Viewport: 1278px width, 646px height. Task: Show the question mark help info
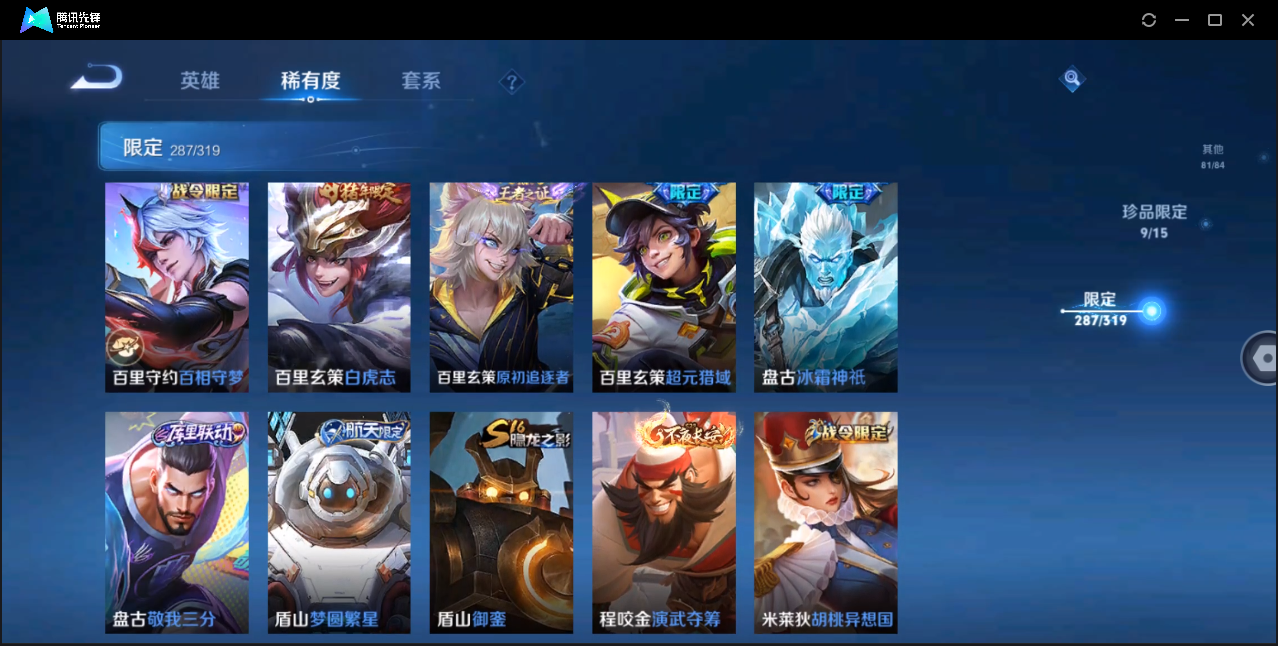[x=512, y=82]
